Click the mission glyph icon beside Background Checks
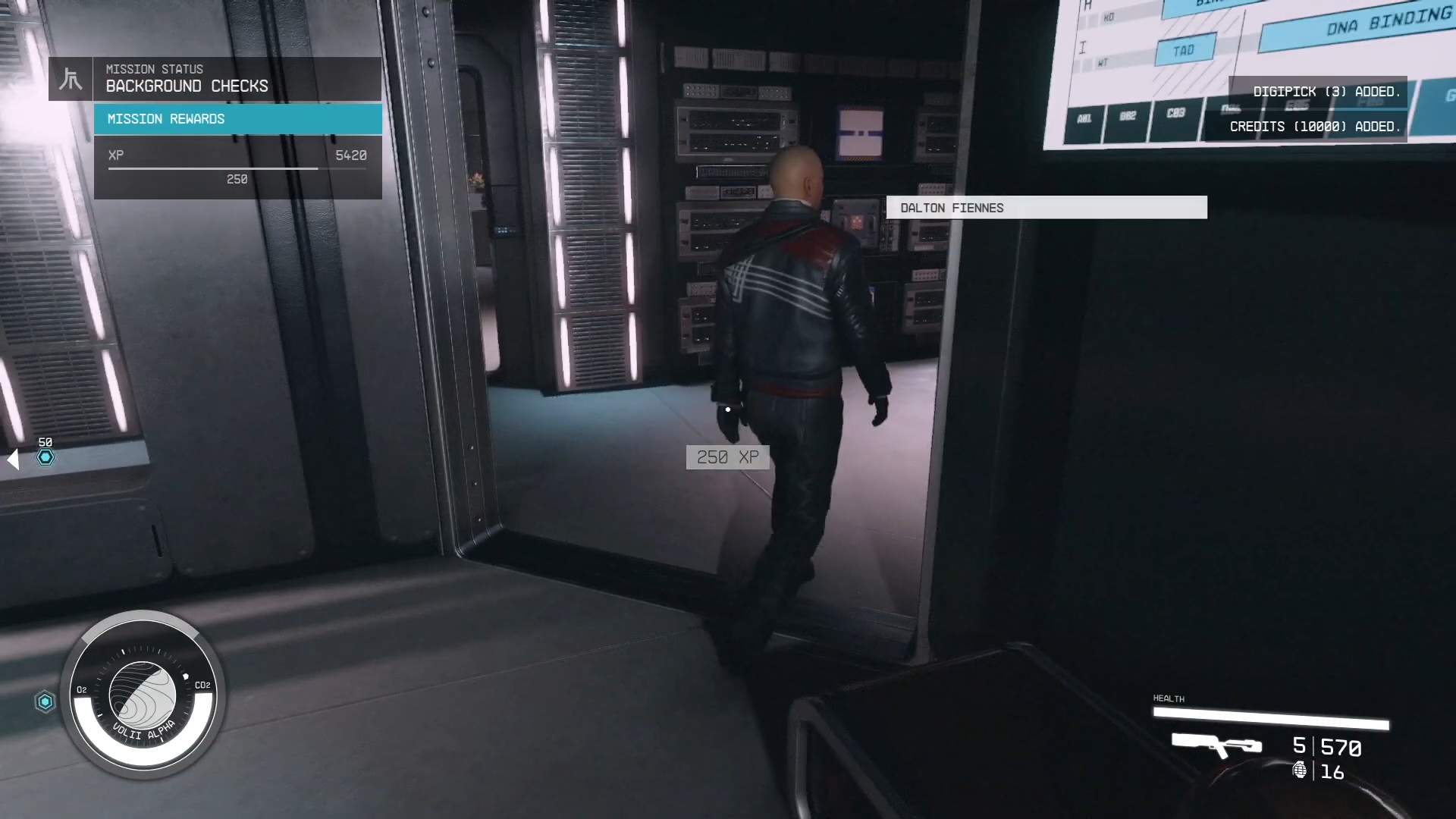The width and height of the screenshot is (1456, 819). tap(70, 78)
